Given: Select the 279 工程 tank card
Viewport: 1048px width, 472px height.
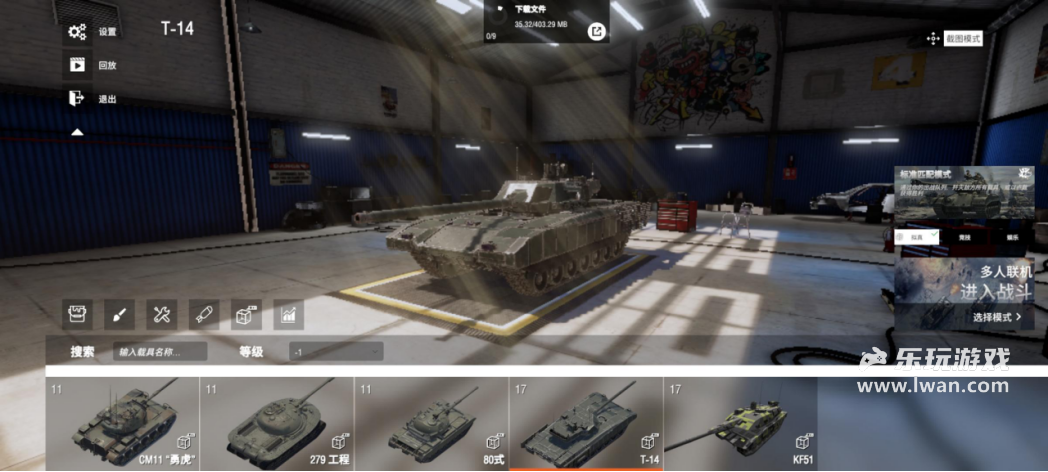Looking at the screenshot, I should (277, 423).
